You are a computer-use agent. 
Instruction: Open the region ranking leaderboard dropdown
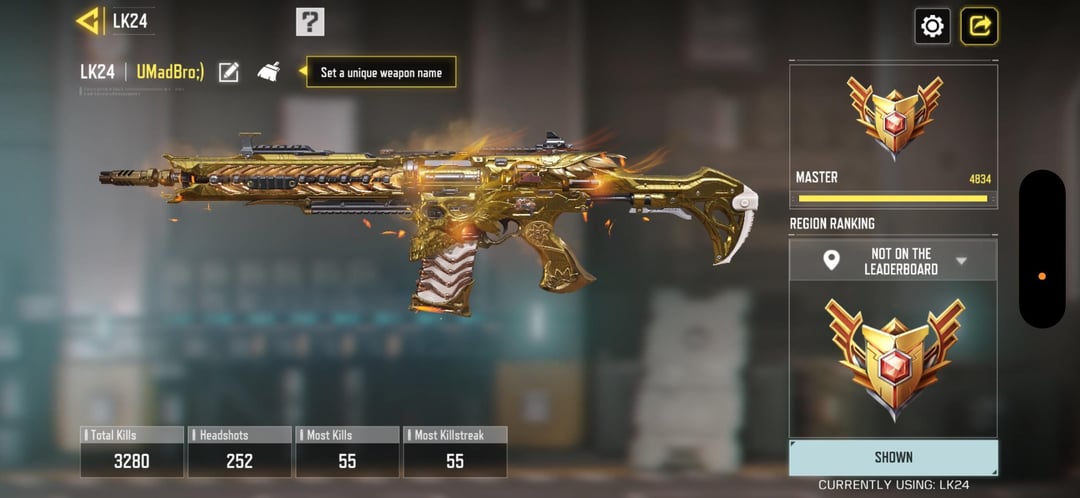pos(893,261)
